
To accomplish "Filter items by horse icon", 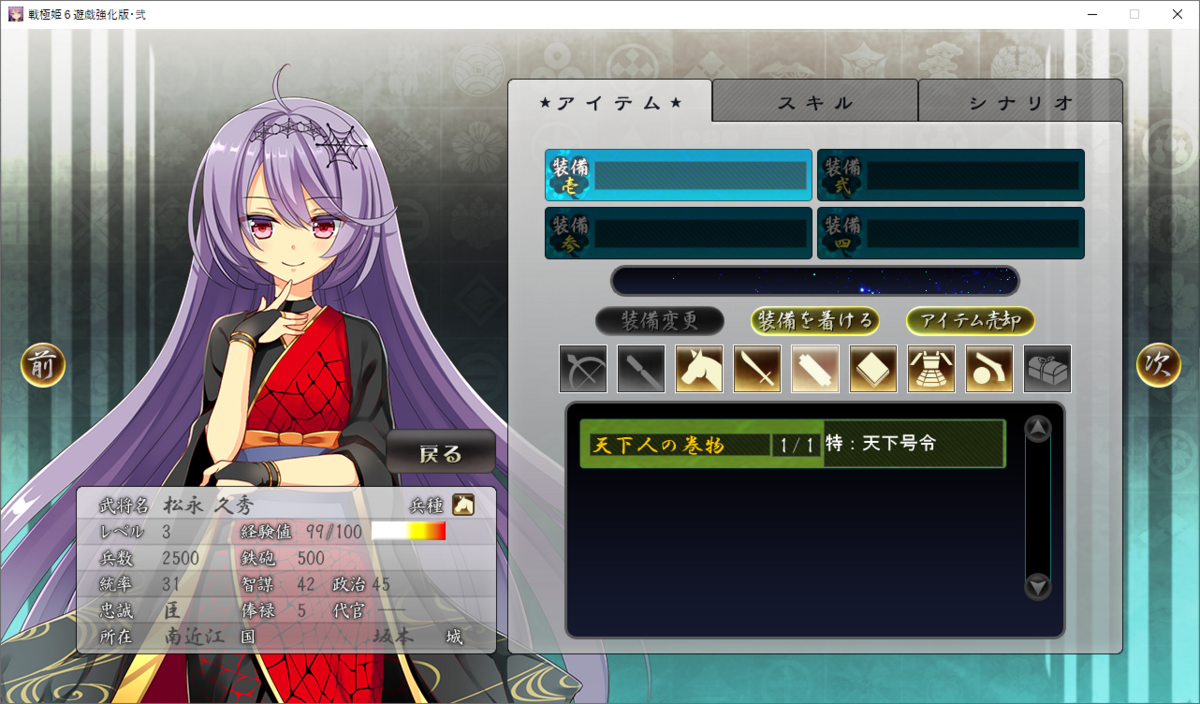I will [699, 369].
